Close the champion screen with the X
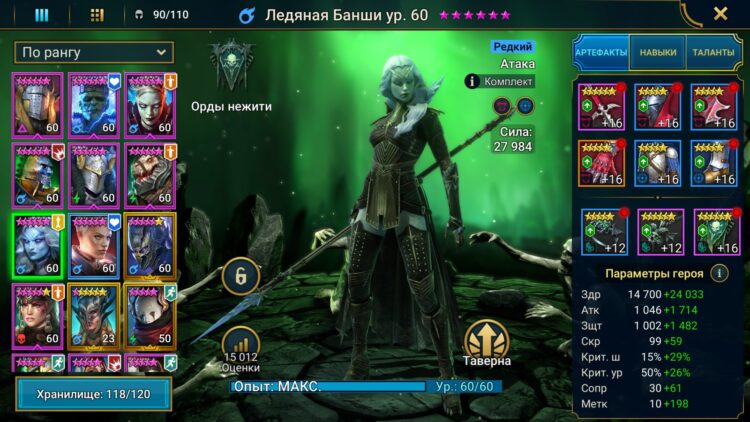The width and height of the screenshot is (750, 422). [x=720, y=14]
